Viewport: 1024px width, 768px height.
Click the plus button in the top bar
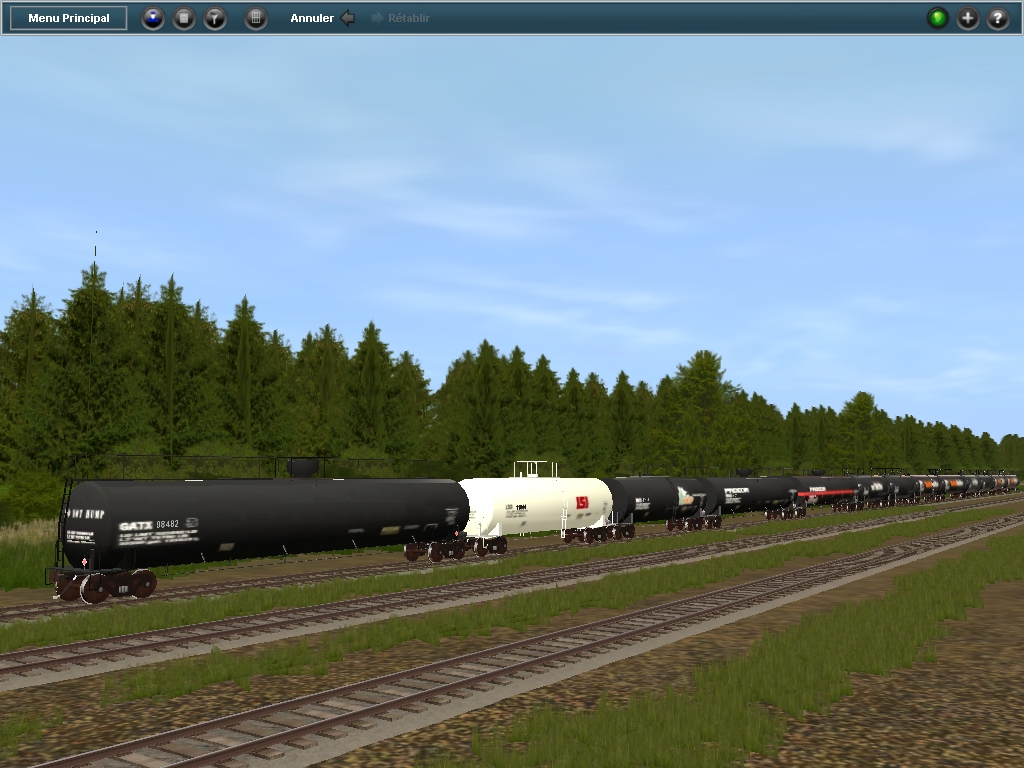(968, 18)
